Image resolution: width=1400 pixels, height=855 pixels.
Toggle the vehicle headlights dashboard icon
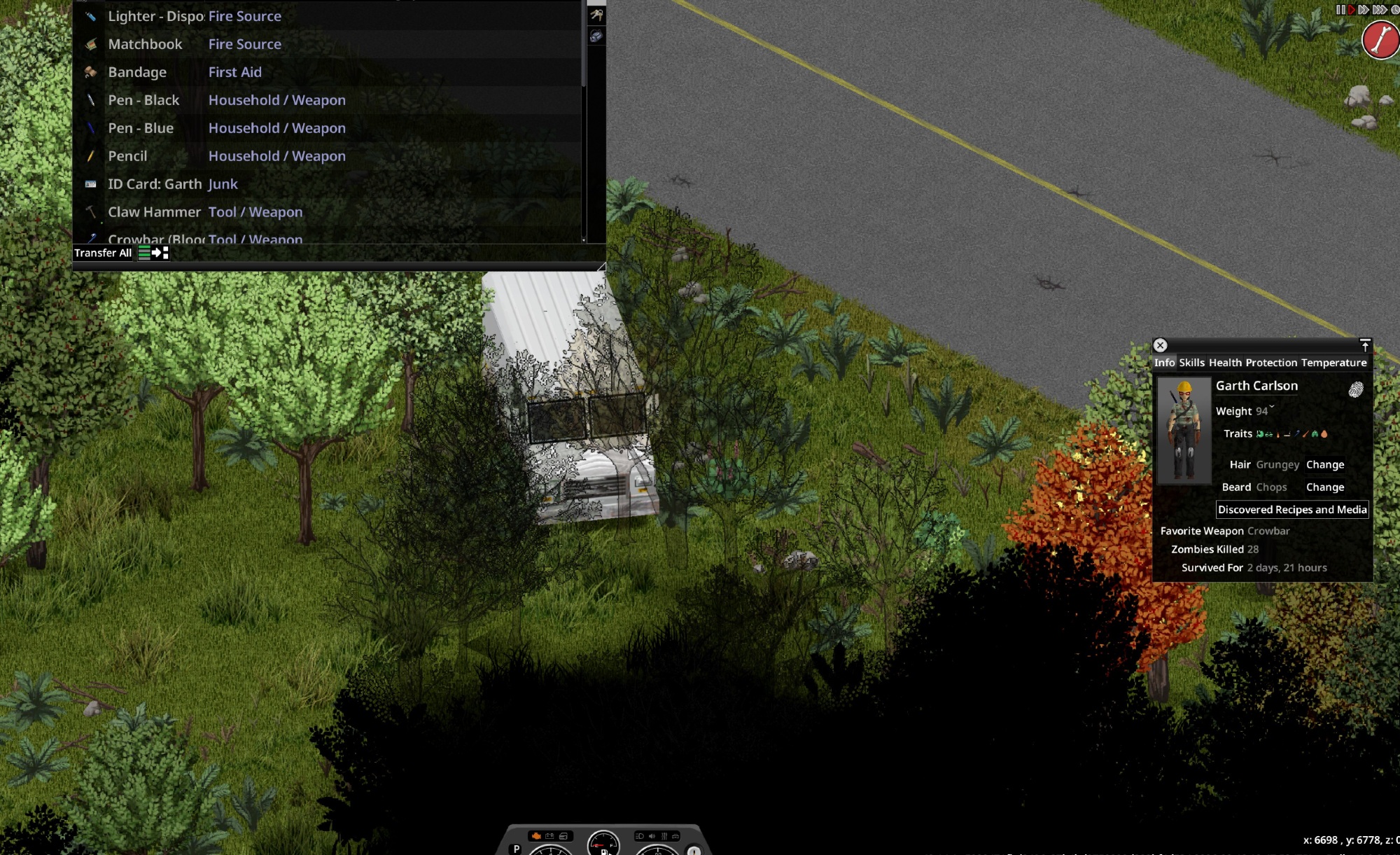coord(639,836)
